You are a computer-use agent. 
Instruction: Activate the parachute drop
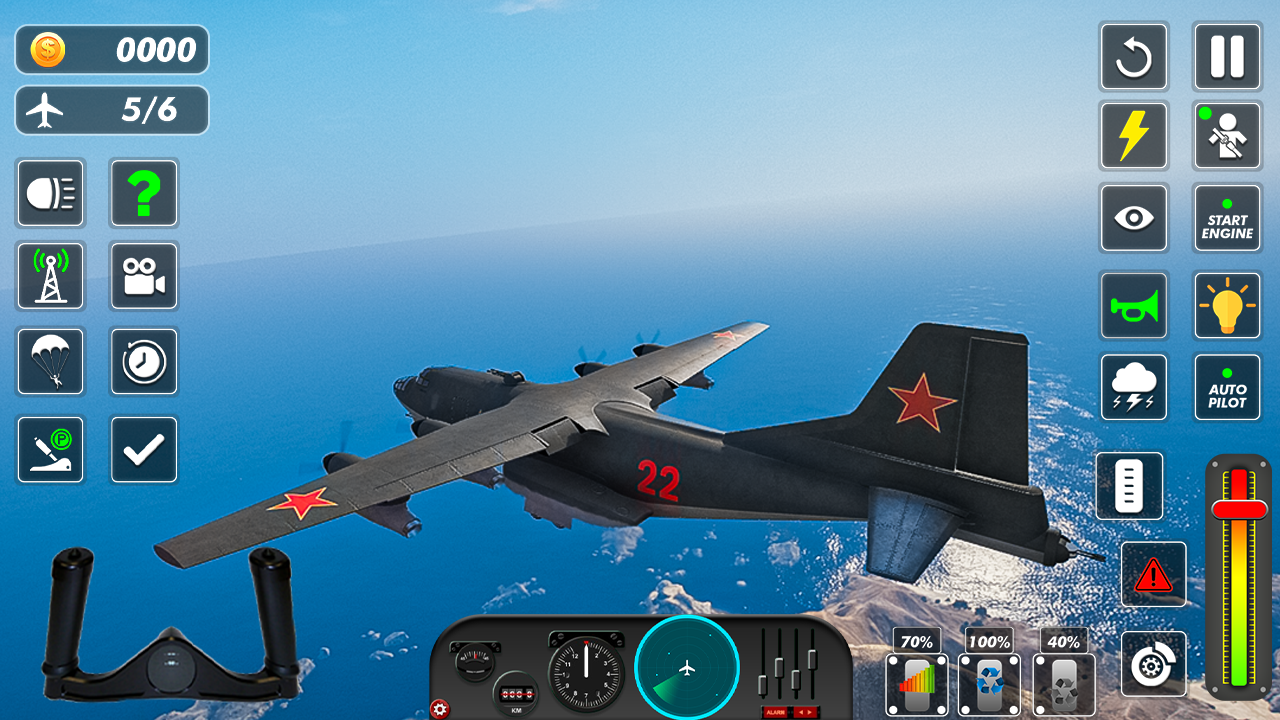pyautogui.click(x=50, y=362)
